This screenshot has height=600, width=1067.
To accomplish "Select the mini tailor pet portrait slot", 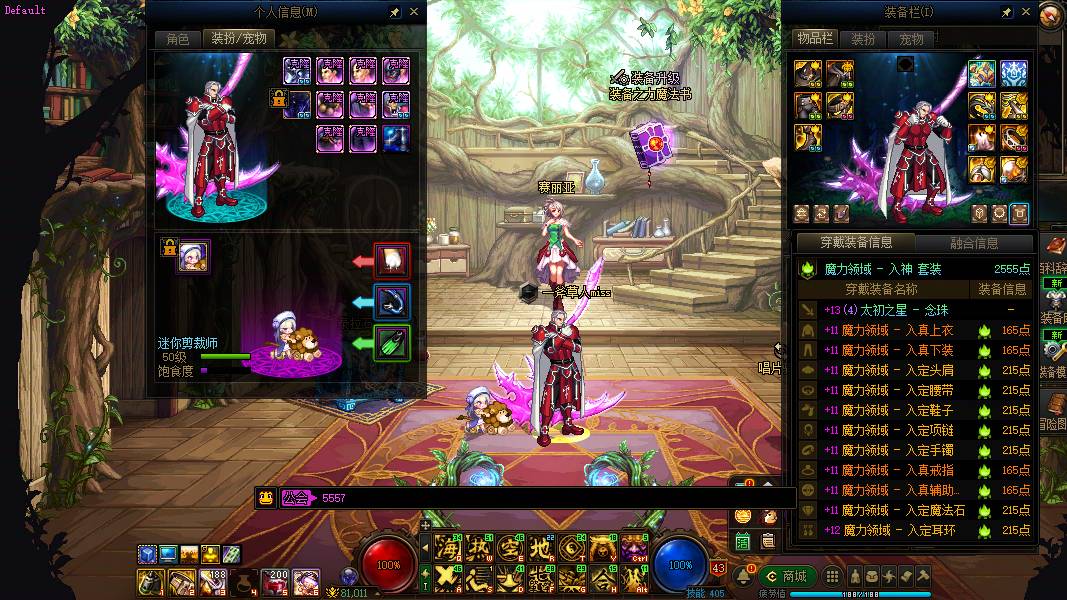I will [193, 257].
